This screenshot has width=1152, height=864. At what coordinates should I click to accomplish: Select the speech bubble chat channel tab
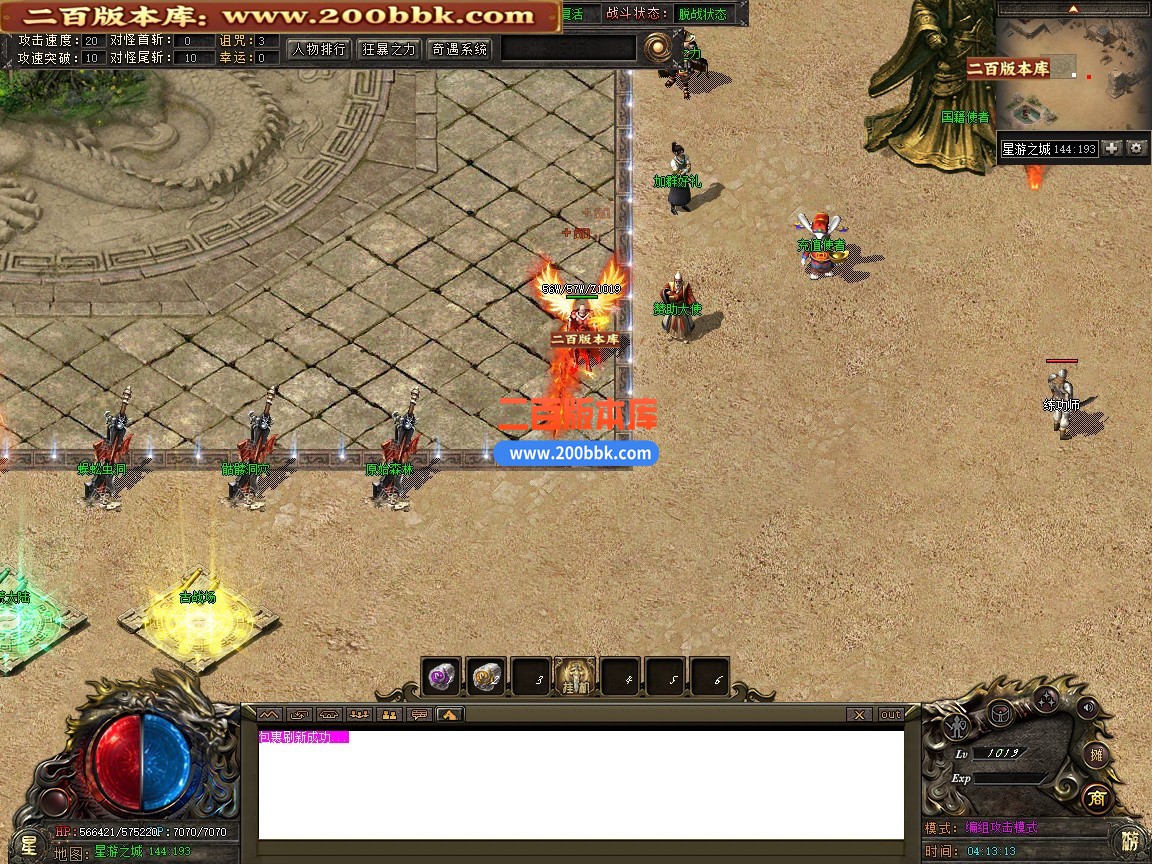coord(419,714)
